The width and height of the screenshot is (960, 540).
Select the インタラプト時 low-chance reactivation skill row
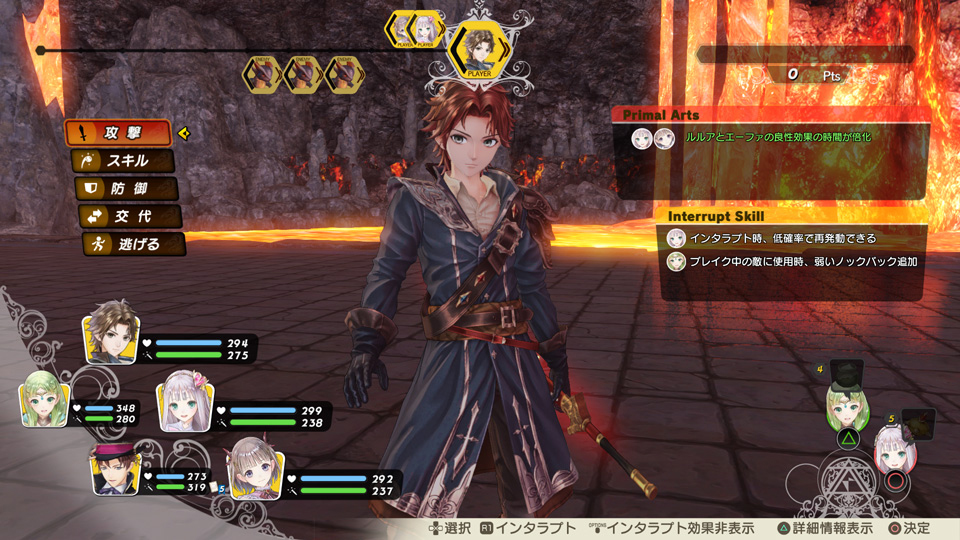point(790,238)
